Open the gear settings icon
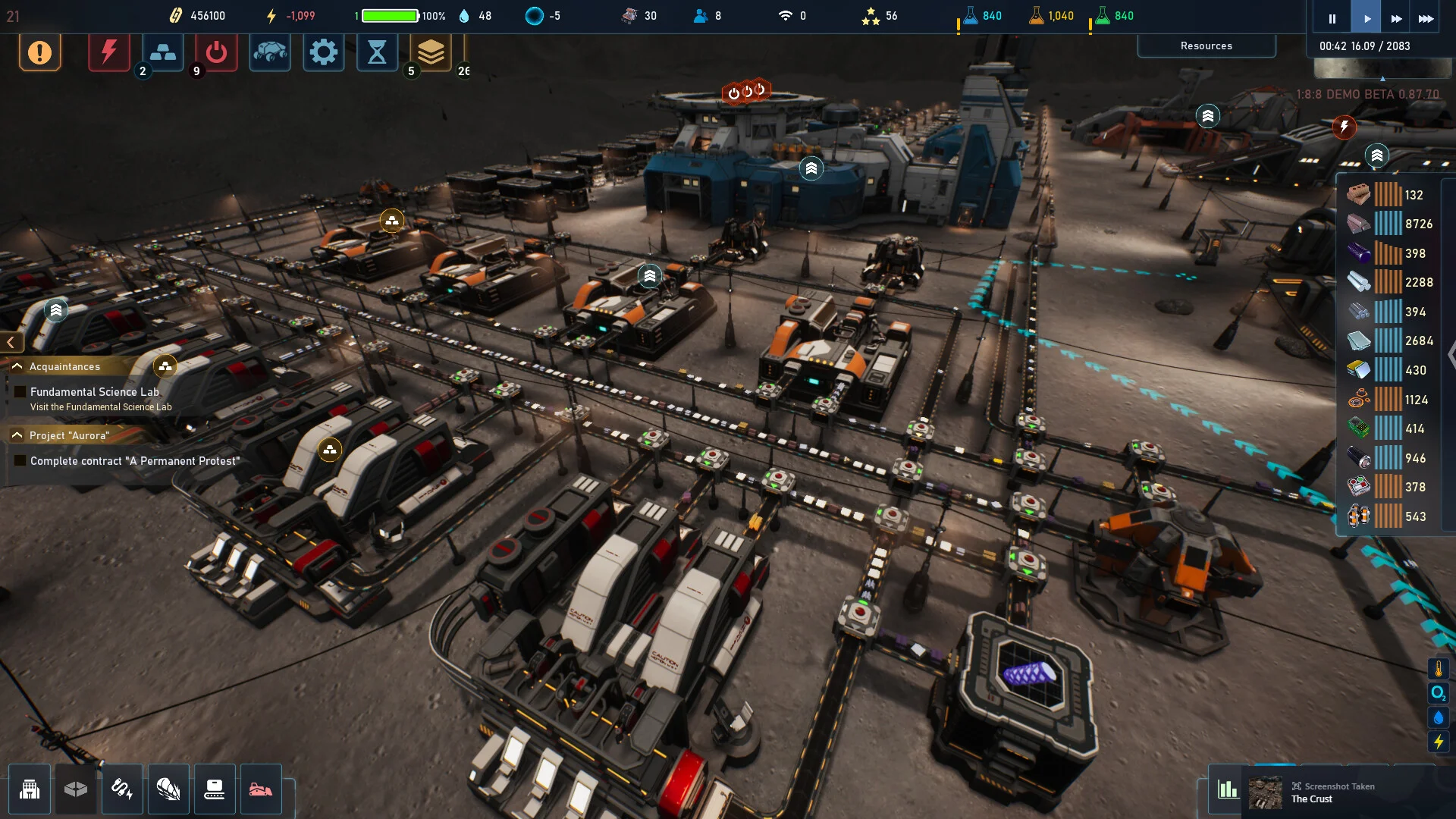The image size is (1456, 819). 324,52
